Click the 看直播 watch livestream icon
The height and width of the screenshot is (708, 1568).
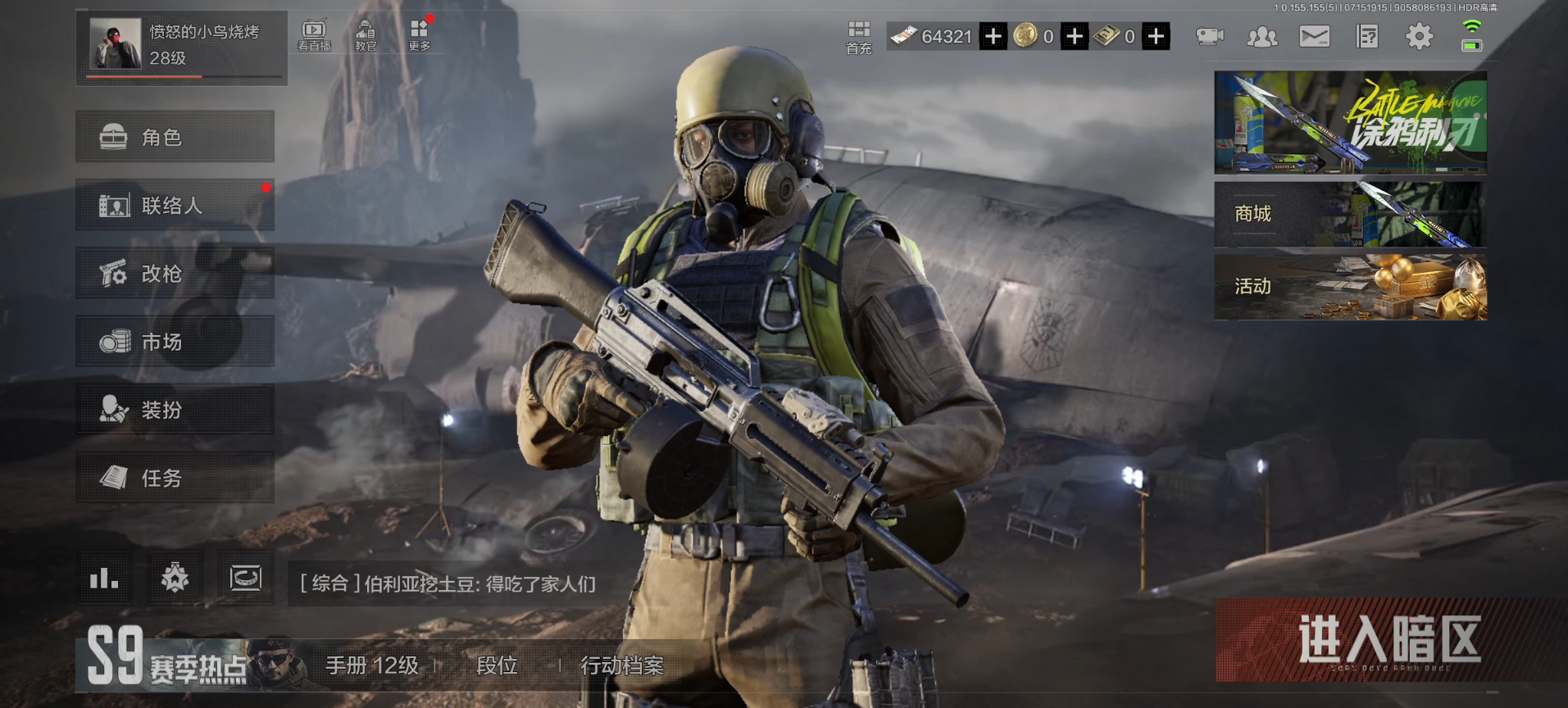314,35
